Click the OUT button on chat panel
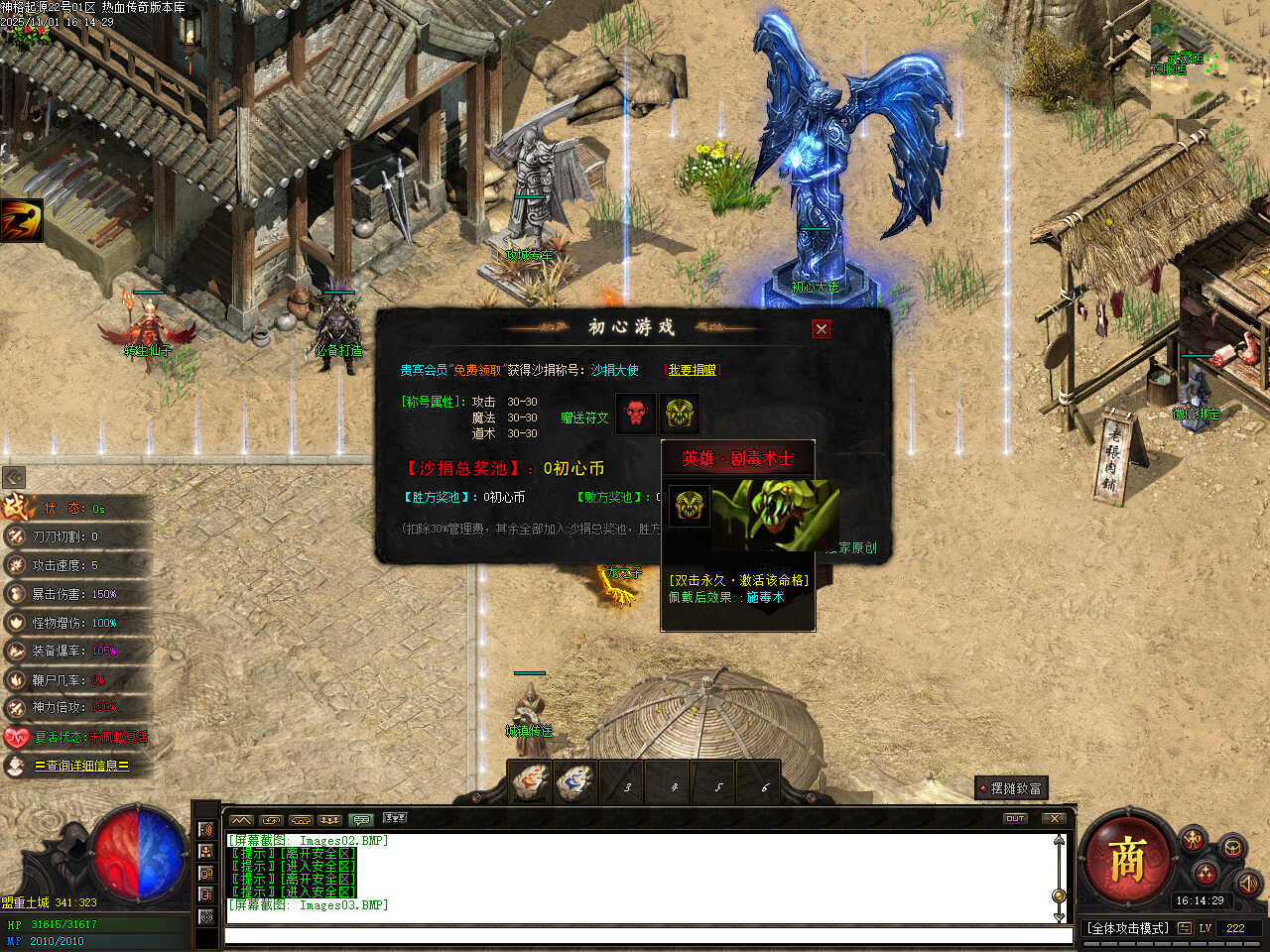The image size is (1270, 952). click(1015, 819)
